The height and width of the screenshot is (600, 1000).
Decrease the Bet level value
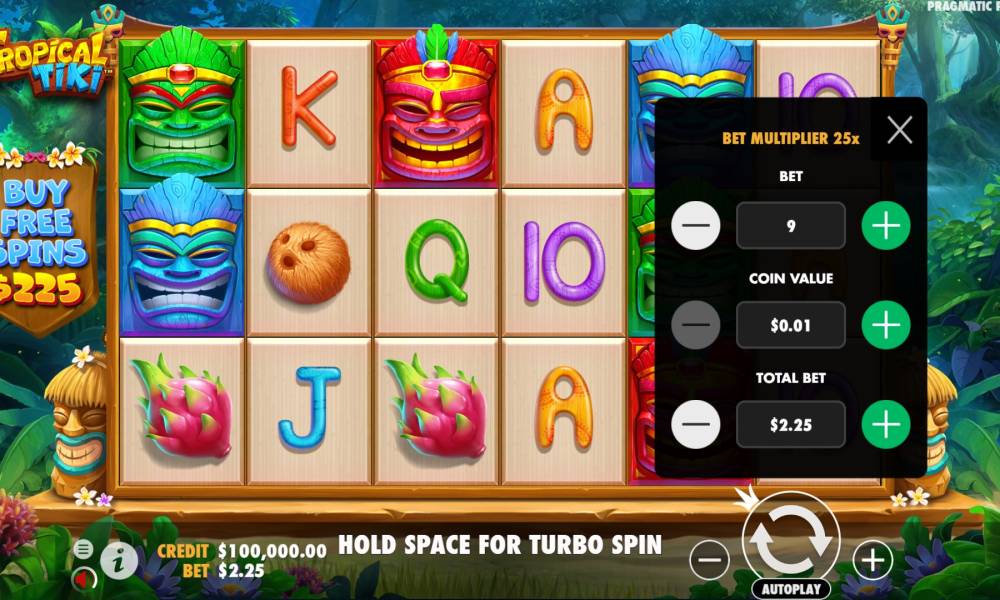pos(696,226)
